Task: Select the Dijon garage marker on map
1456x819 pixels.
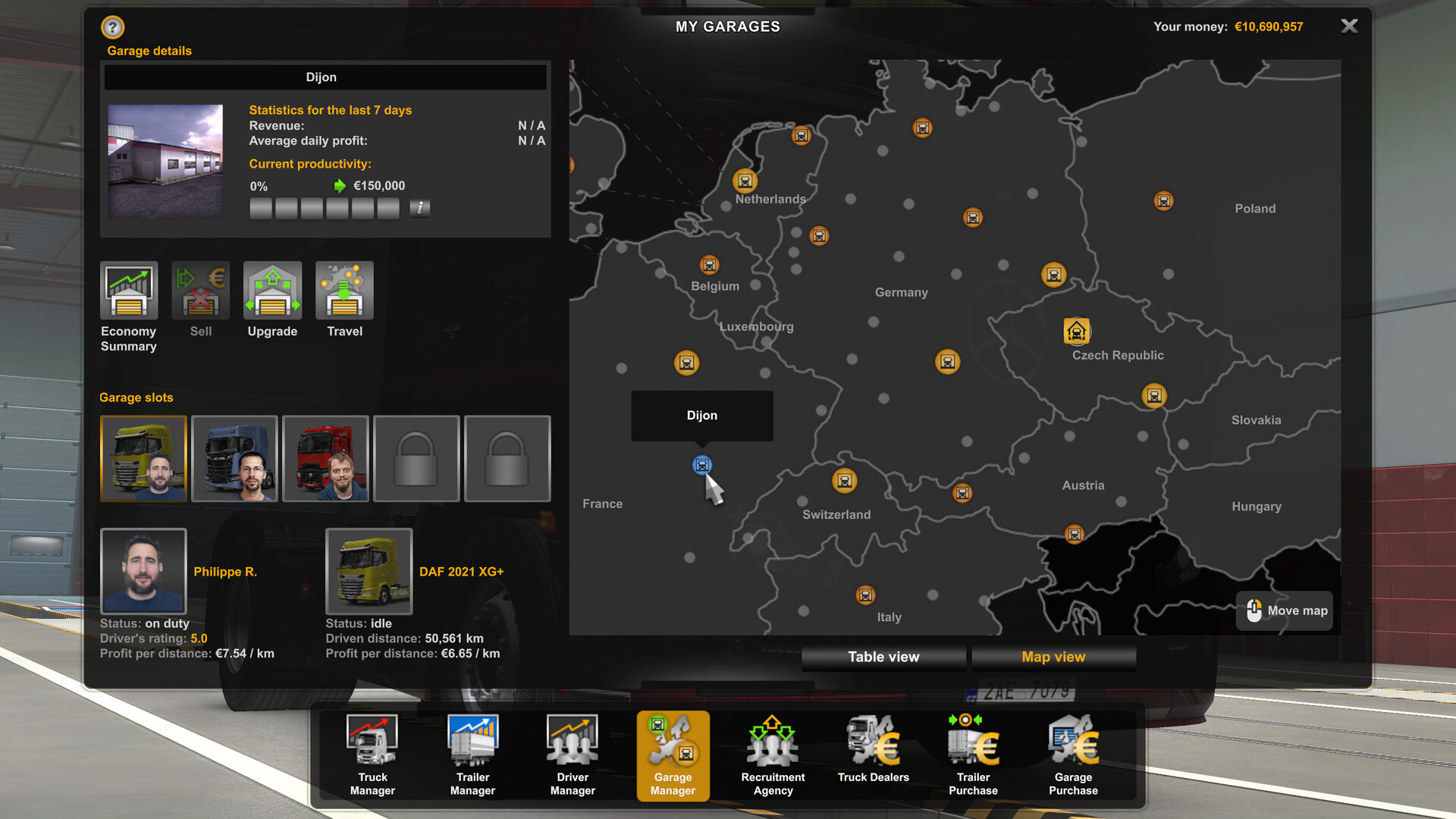Action: coord(702,465)
